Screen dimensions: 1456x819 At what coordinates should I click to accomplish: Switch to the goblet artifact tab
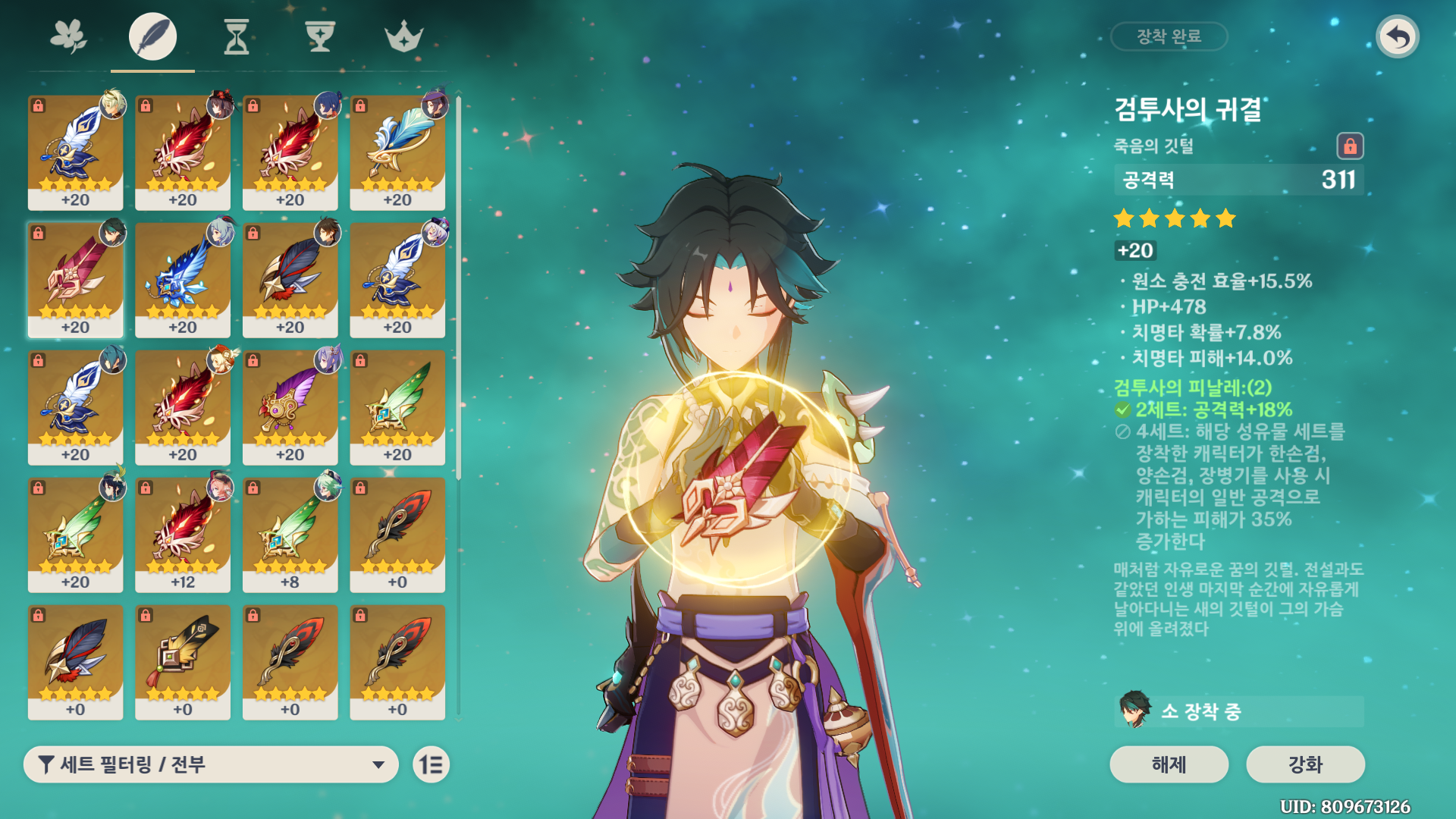click(x=320, y=36)
